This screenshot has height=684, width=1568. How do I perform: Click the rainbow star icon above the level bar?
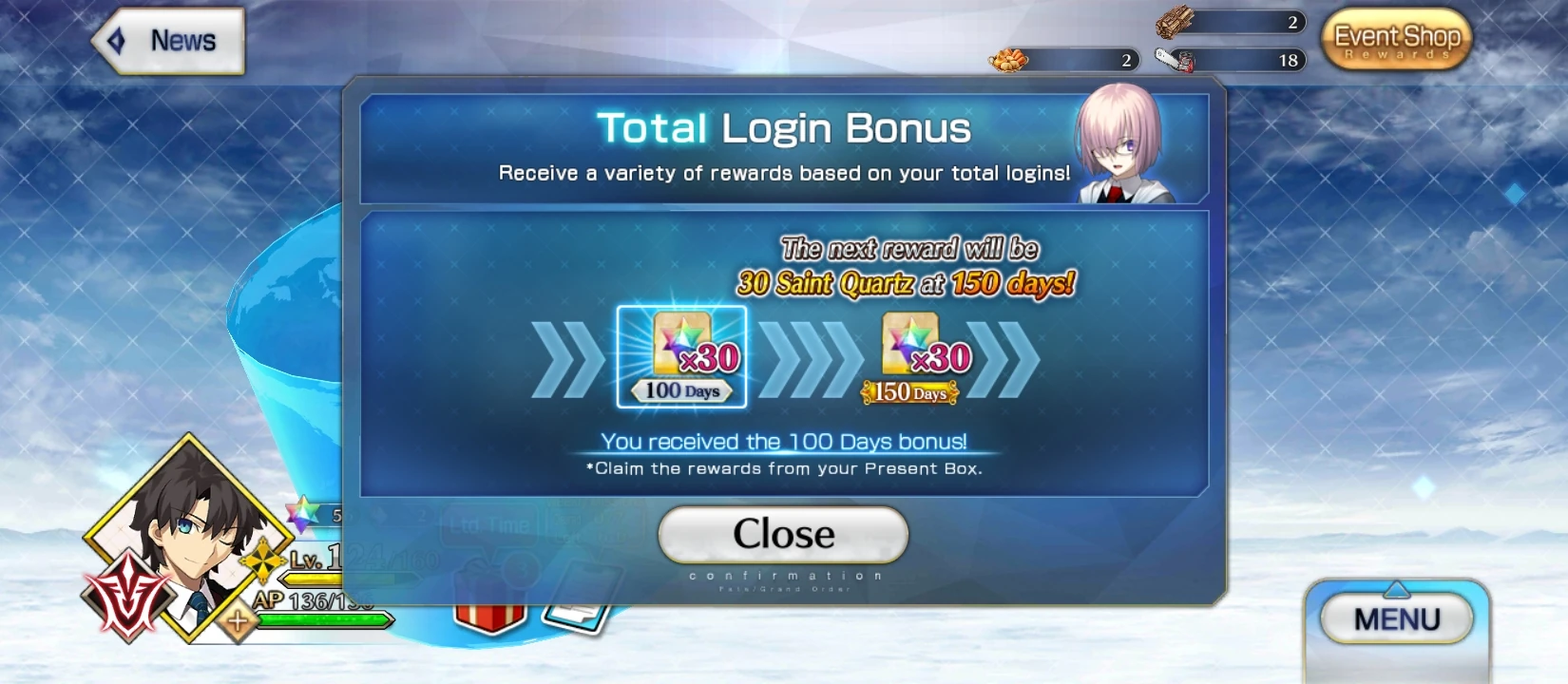click(302, 513)
